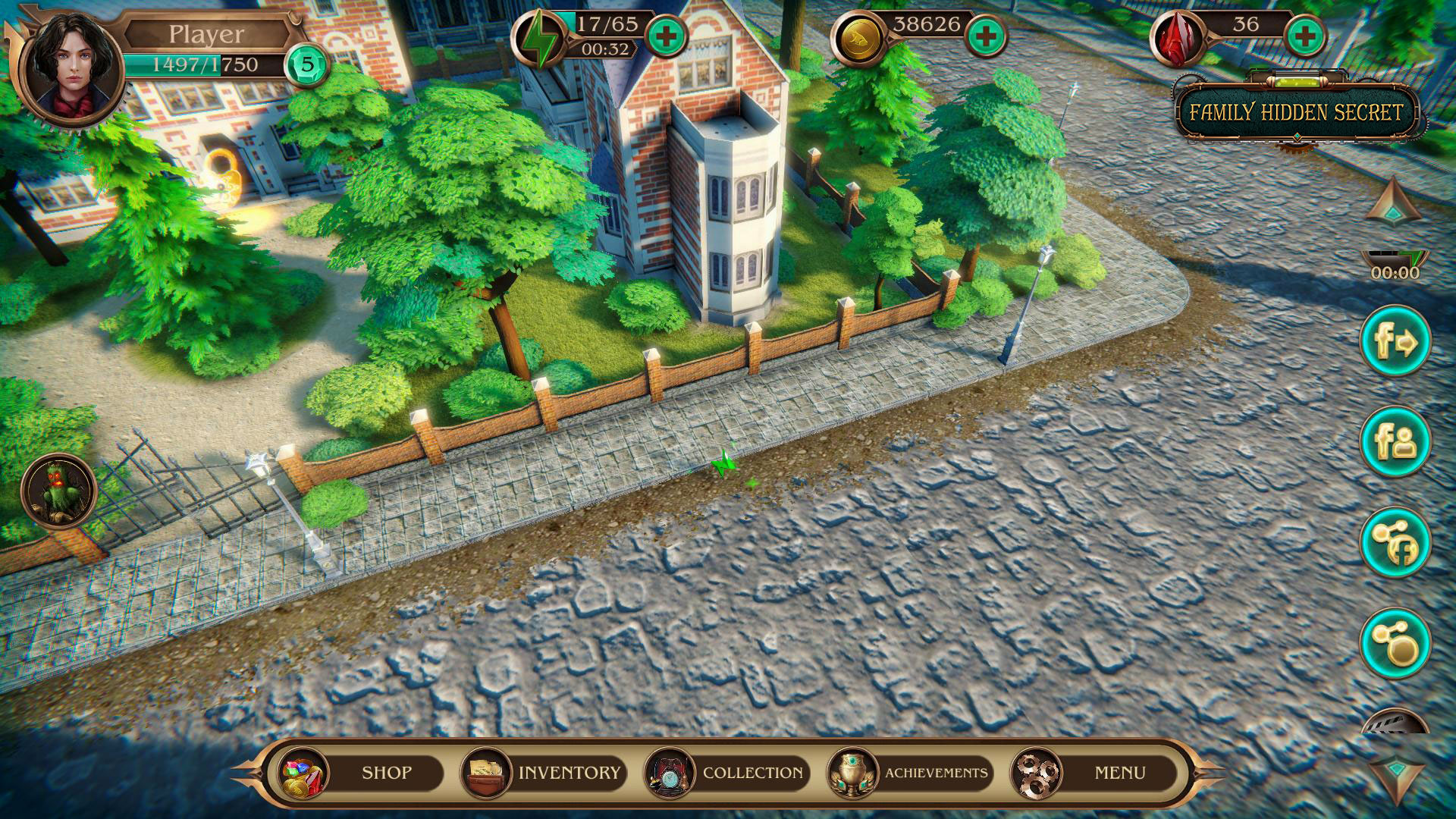Image resolution: width=1456 pixels, height=819 pixels.
Task: Add more energy with plus button
Action: 666,36
